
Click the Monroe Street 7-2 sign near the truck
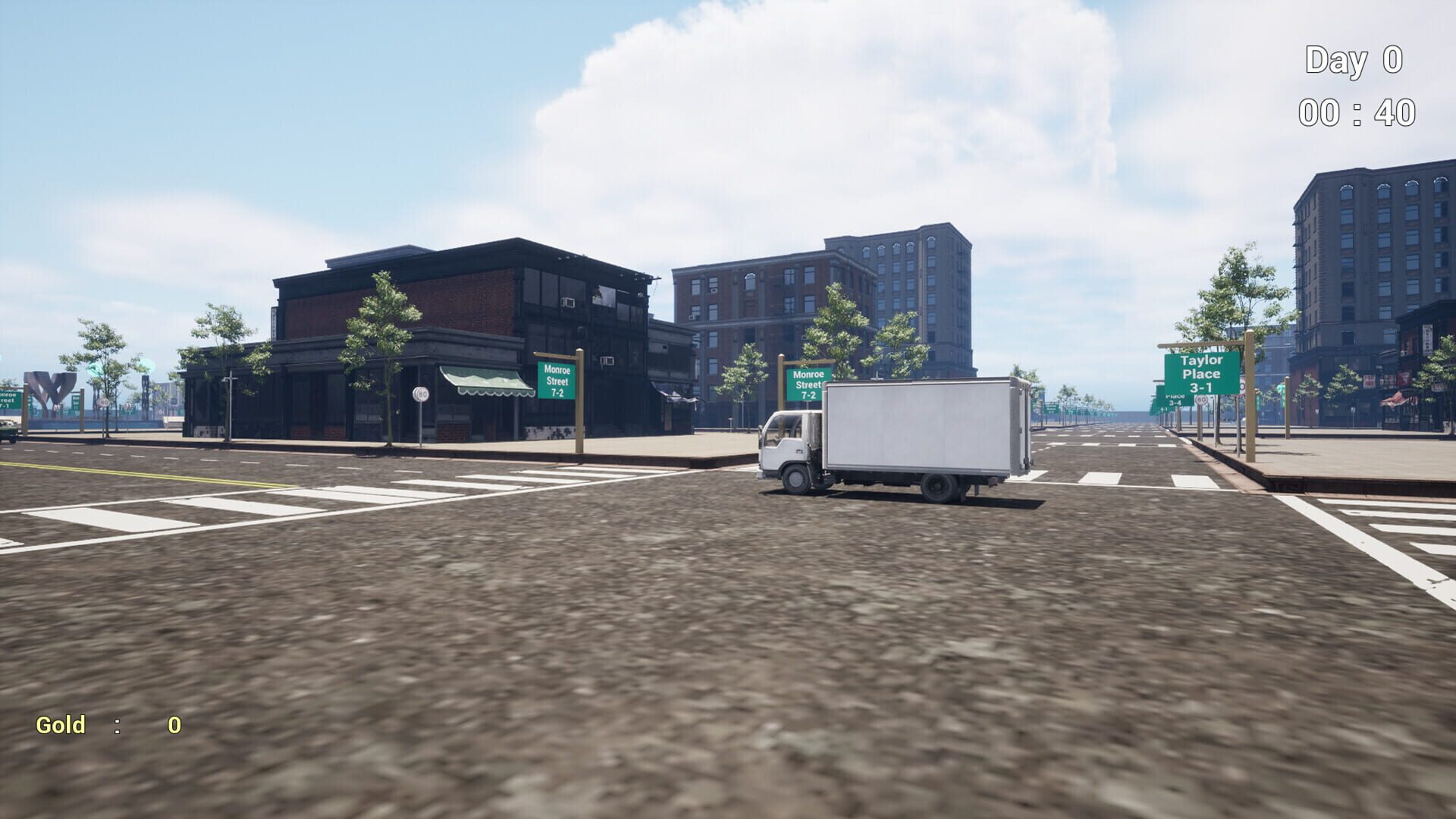(806, 383)
